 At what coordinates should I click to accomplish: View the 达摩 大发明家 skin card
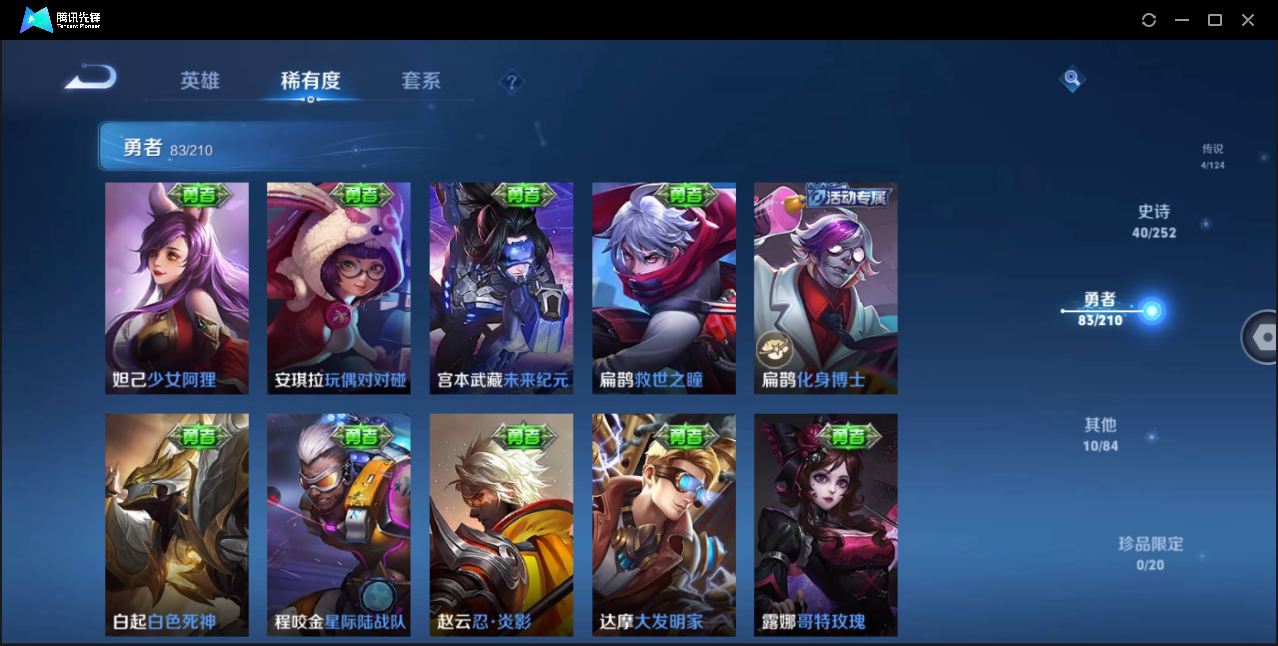(664, 525)
